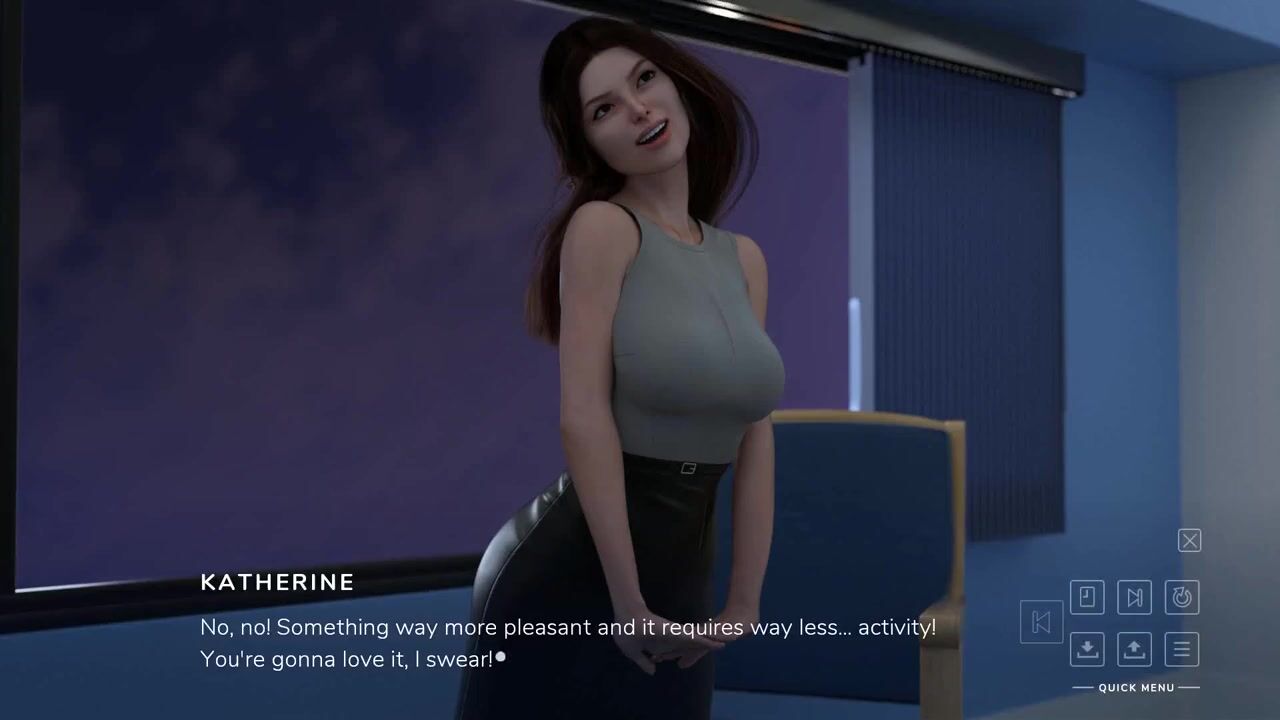The image size is (1280, 720).
Task: Toggle auto-advance with the circular arrow icon
Action: (x=1182, y=597)
